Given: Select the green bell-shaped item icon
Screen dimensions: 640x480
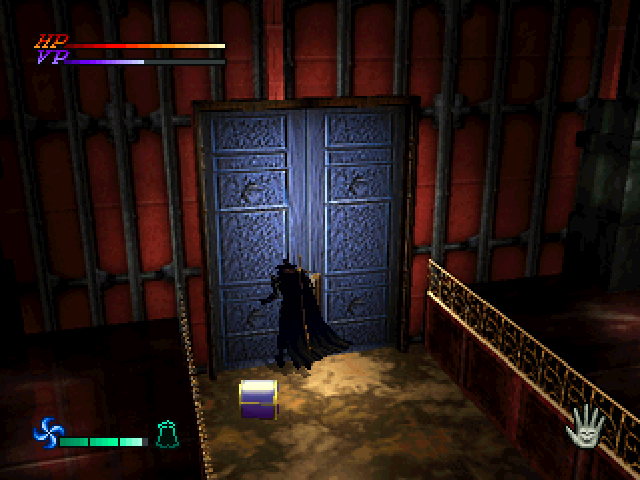Looking at the screenshot, I should [x=167, y=434].
